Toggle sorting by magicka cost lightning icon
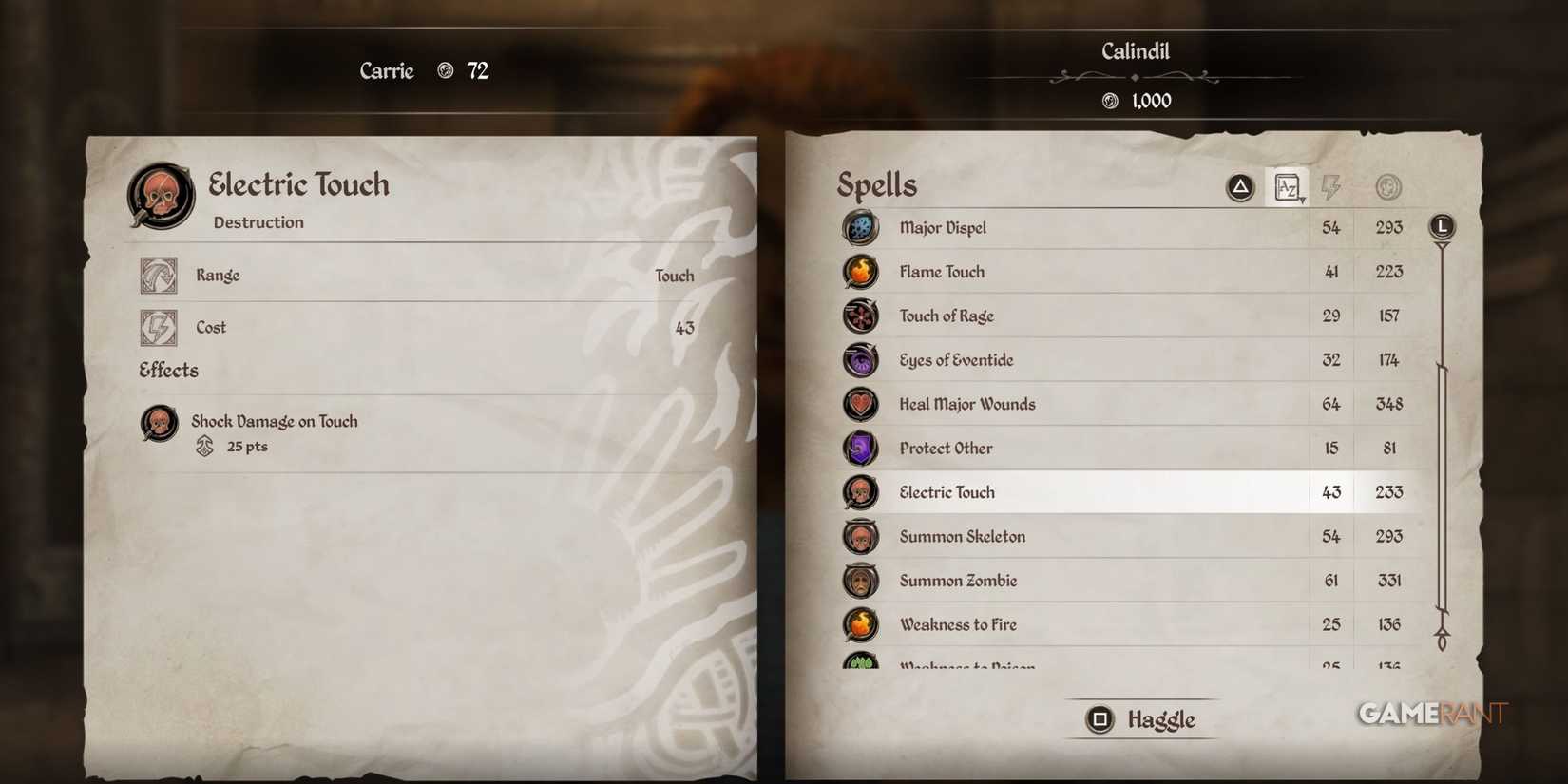The image size is (1568, 784). [1330, 186]
